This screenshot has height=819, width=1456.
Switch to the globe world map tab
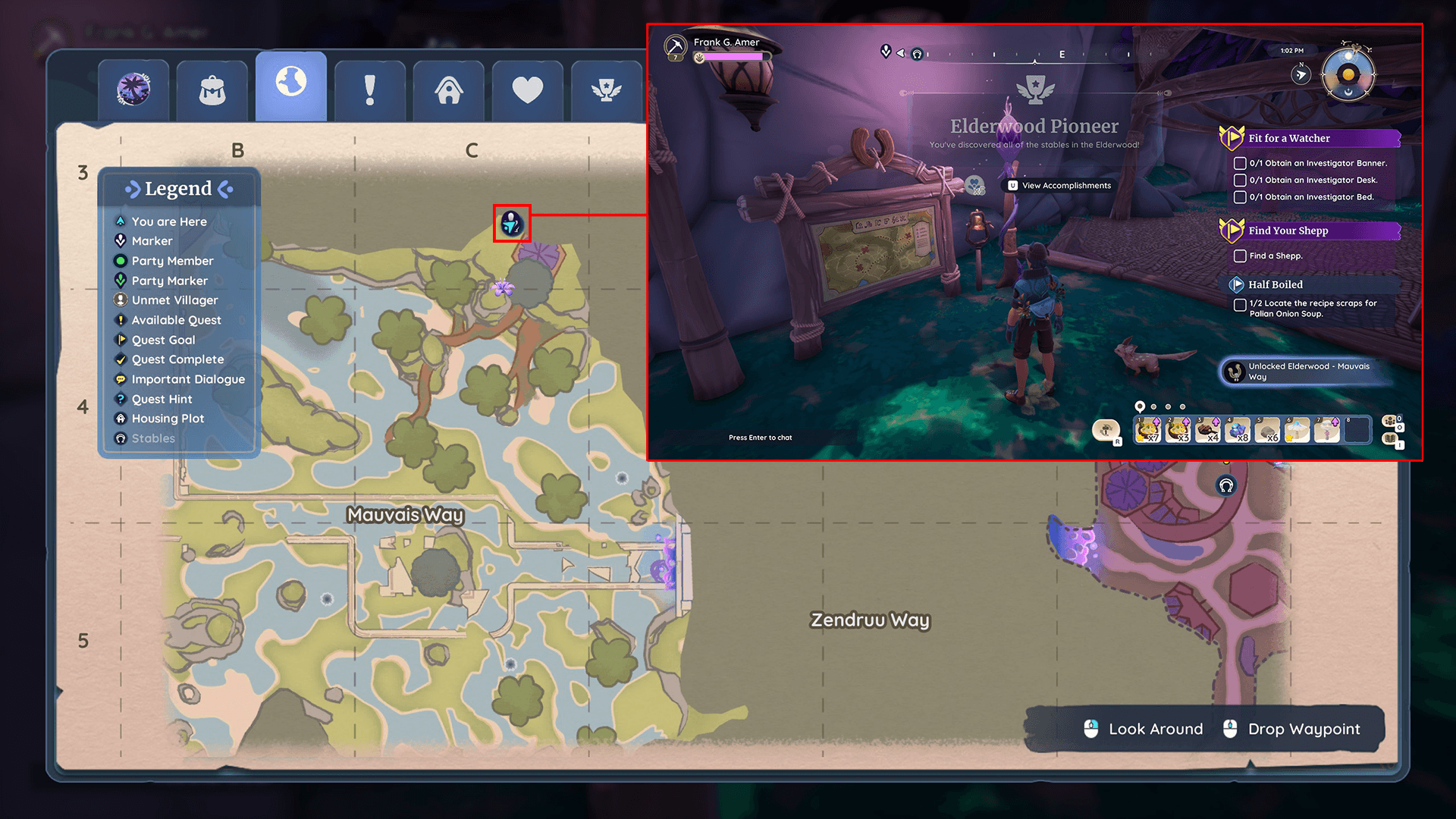[291, 85]
